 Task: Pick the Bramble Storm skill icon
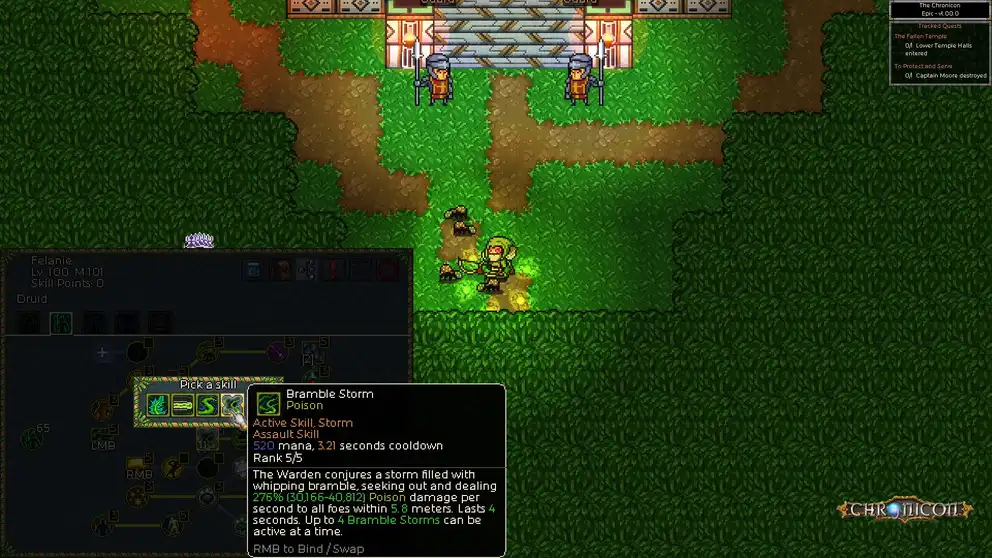pyautogui.click(x=232, y=405)
